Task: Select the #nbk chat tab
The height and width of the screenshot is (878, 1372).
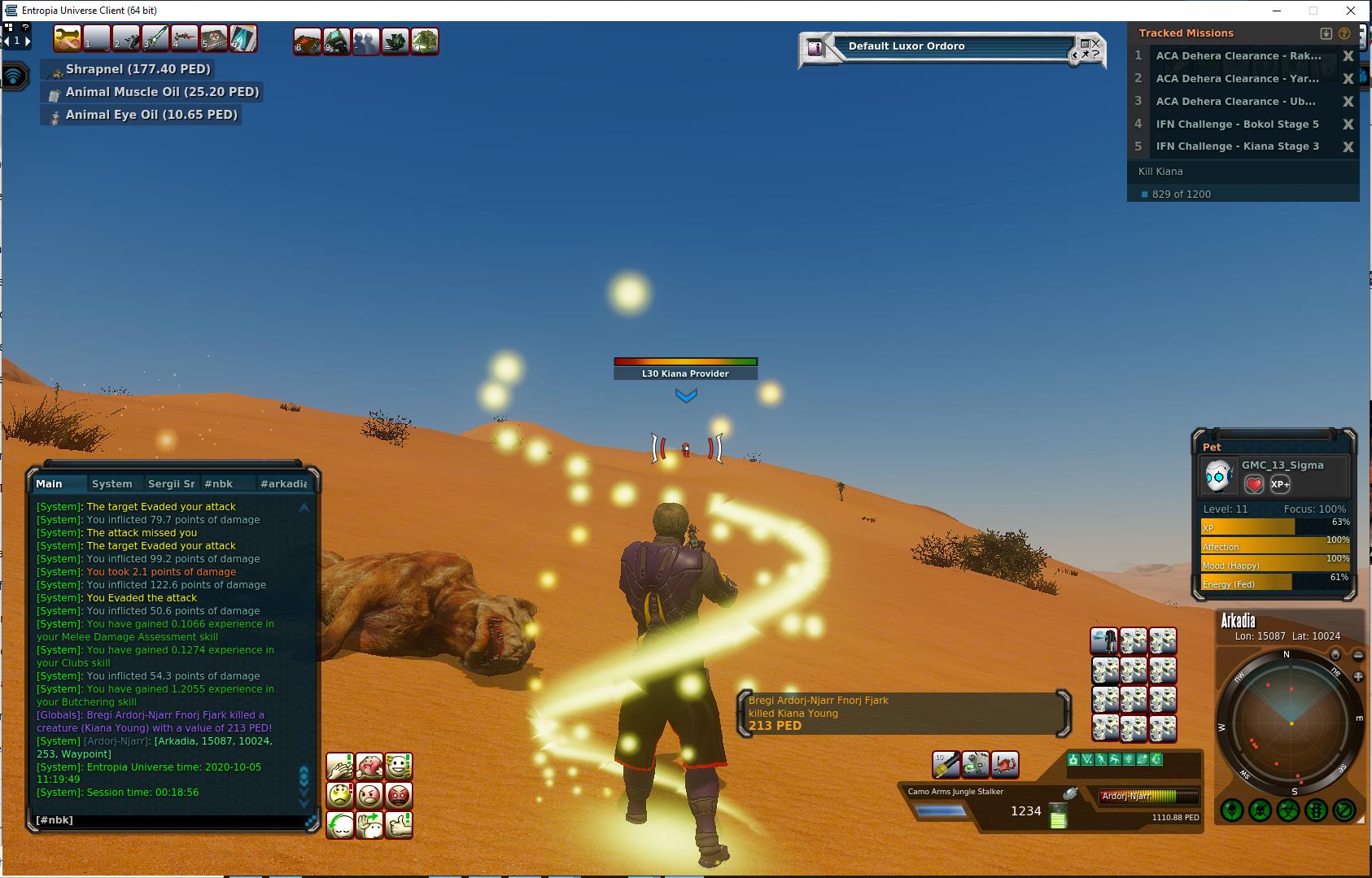Action: coord(218,483)
